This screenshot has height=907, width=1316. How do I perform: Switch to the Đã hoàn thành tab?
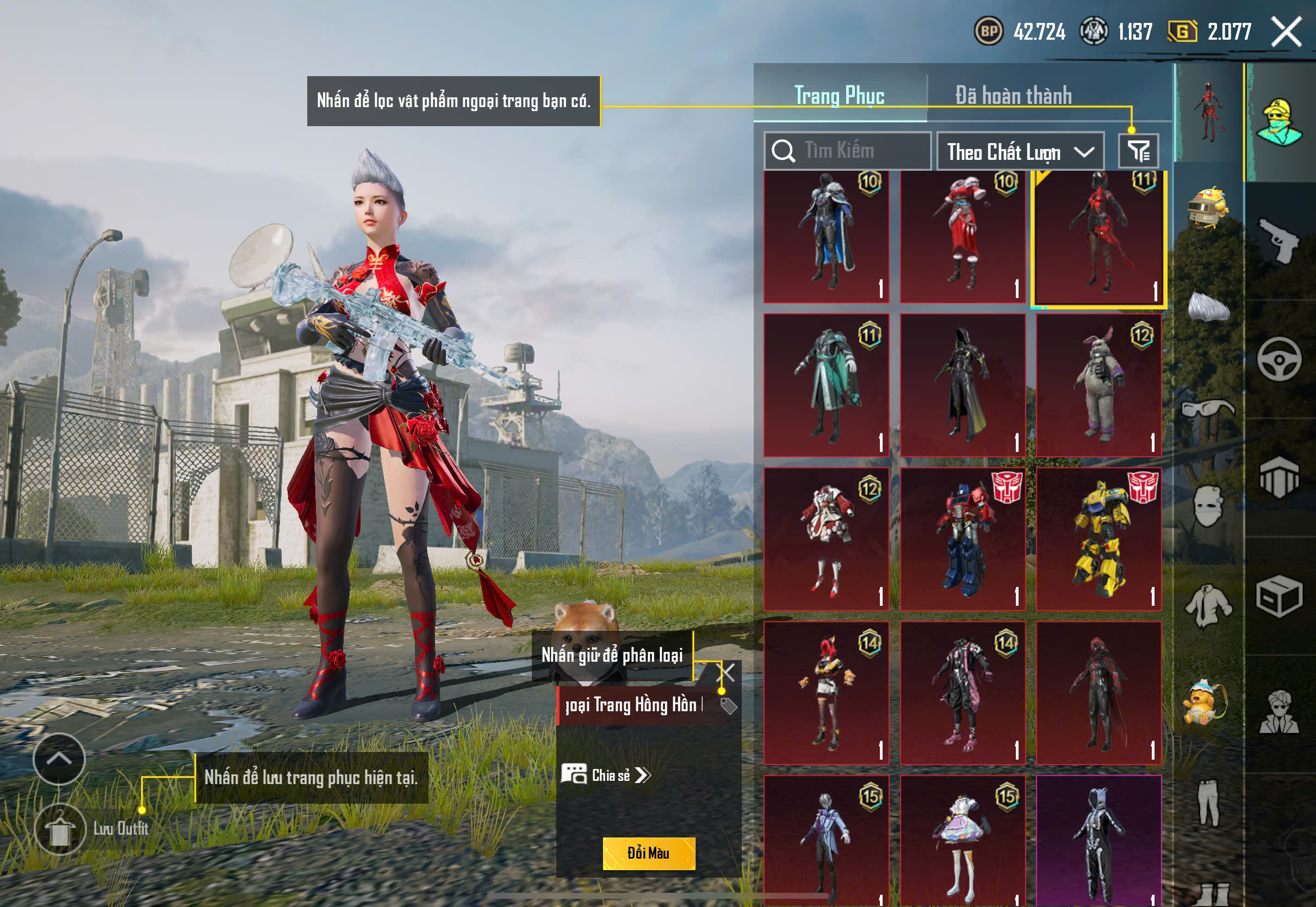(1013, 95)
